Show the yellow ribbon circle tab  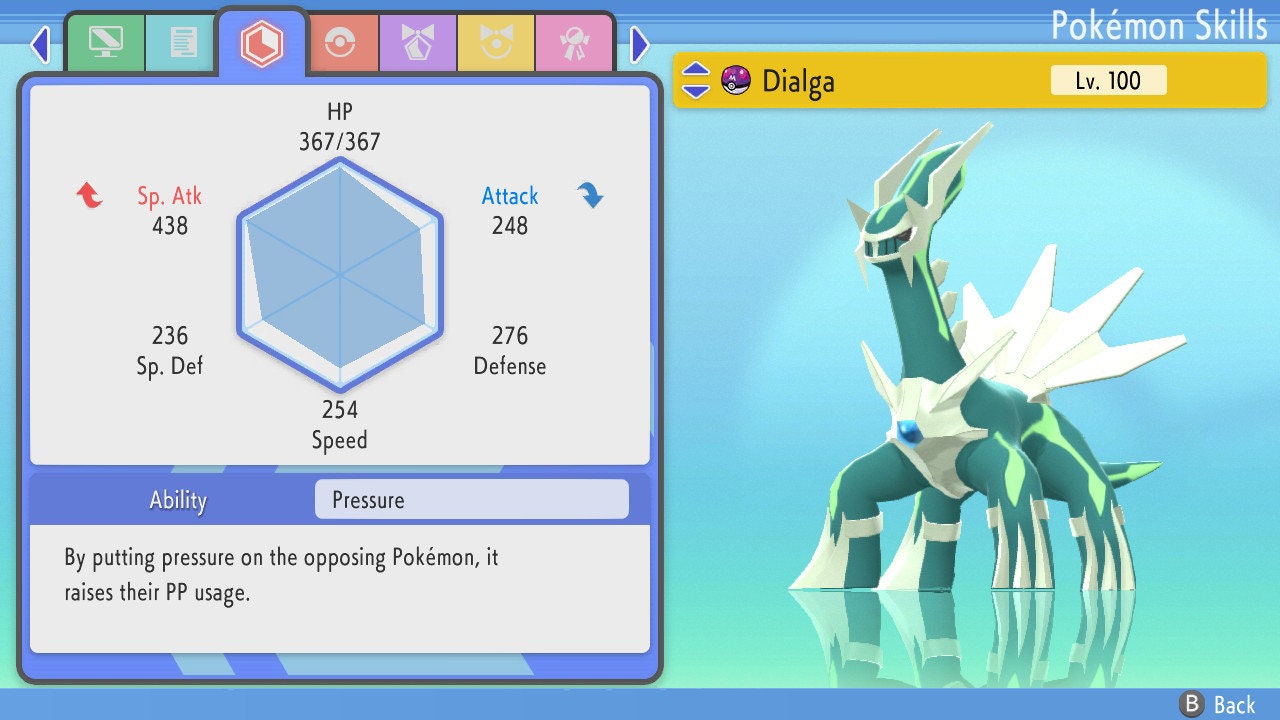(x=496, y=43)
